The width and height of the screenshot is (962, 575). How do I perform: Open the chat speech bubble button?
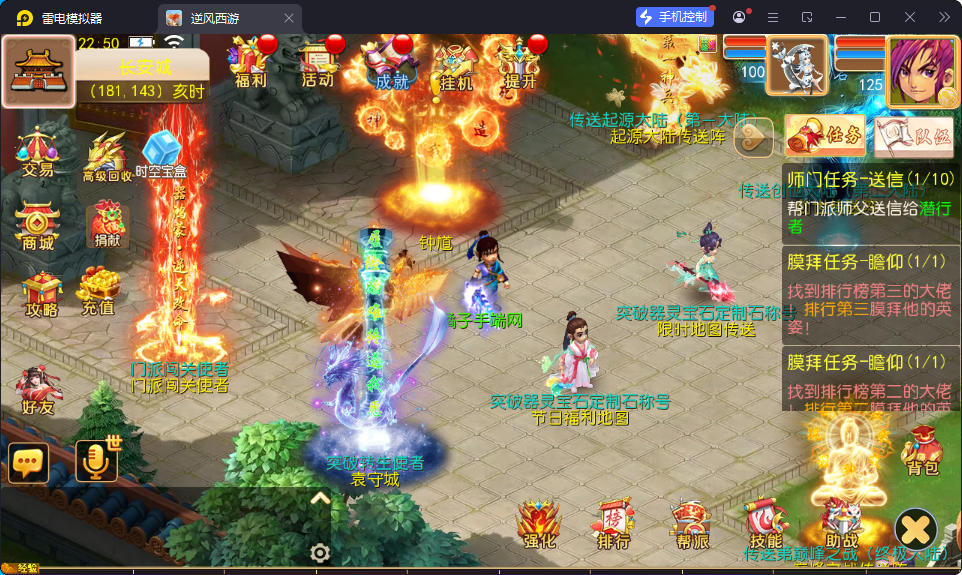[x=29, y=463]
